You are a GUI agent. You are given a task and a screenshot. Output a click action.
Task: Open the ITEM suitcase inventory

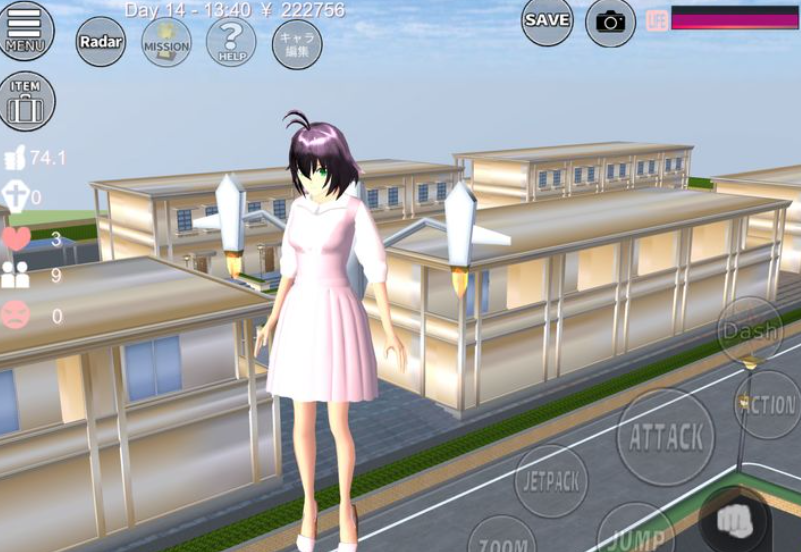pyautogui.click(x=27, y=101)
